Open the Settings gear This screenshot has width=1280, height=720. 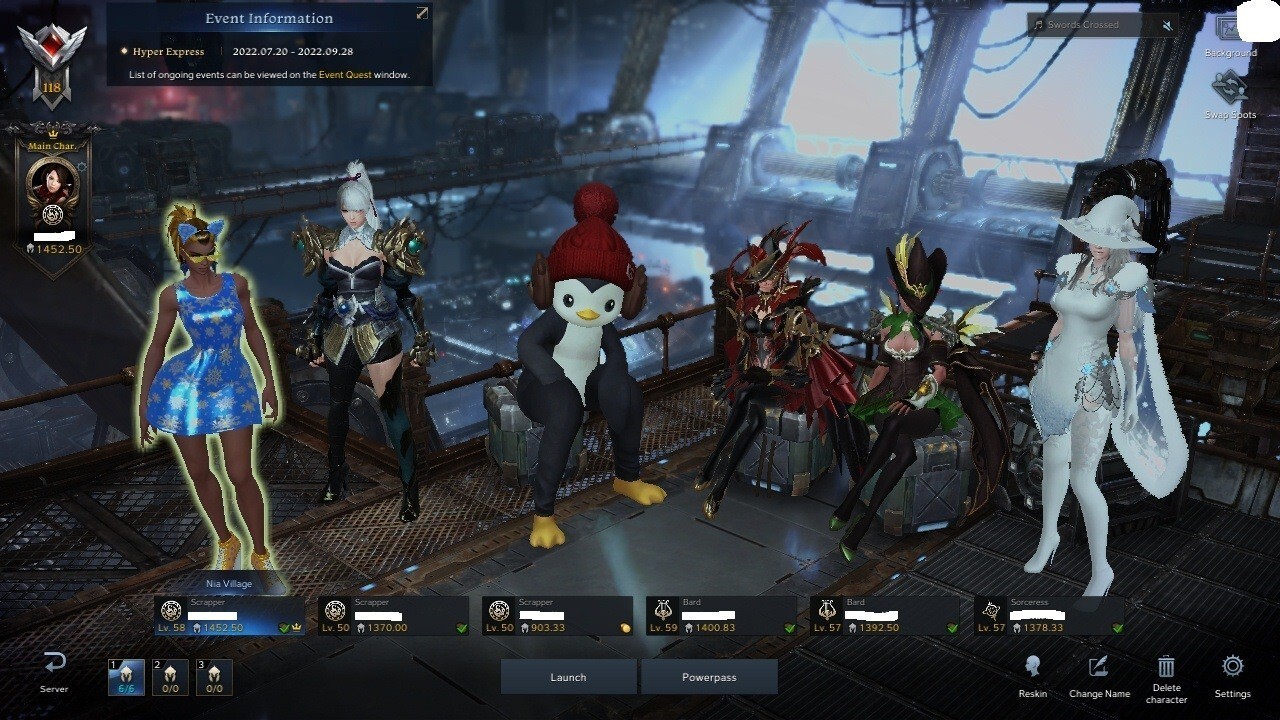click(x=1232, y=675)
